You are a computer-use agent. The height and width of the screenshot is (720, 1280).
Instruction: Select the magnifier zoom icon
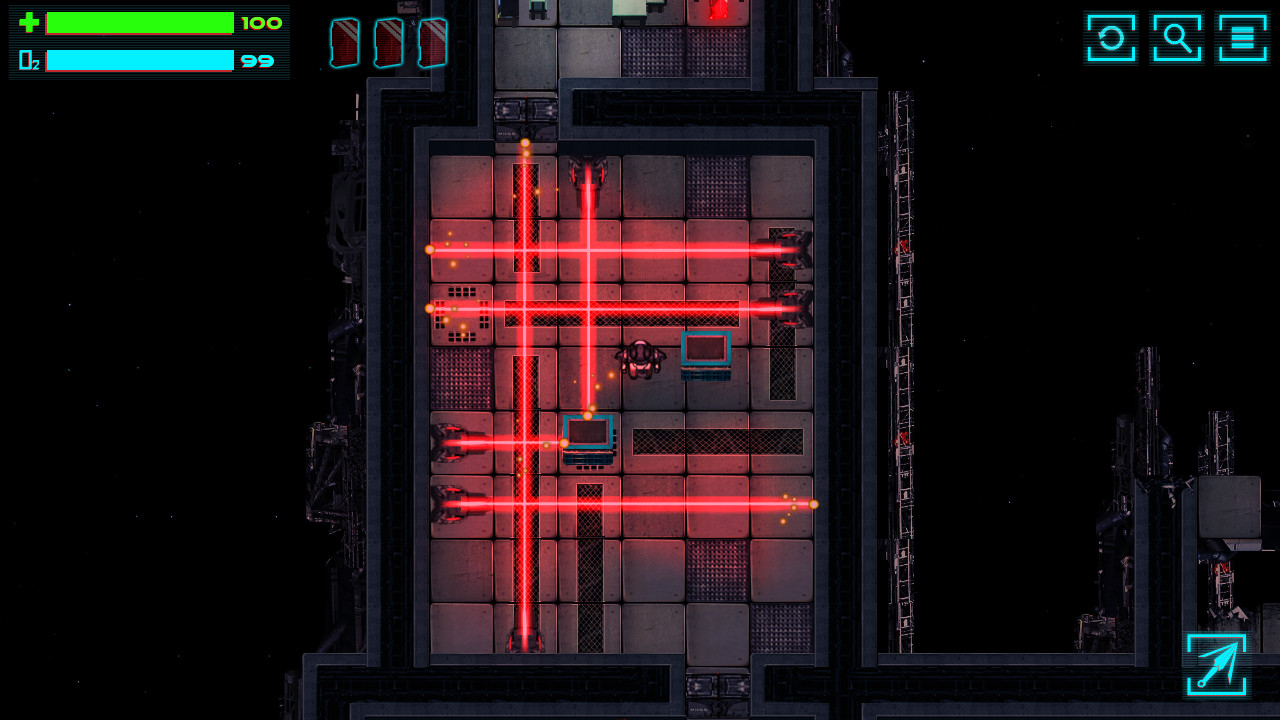click(x=1176, y=38)
